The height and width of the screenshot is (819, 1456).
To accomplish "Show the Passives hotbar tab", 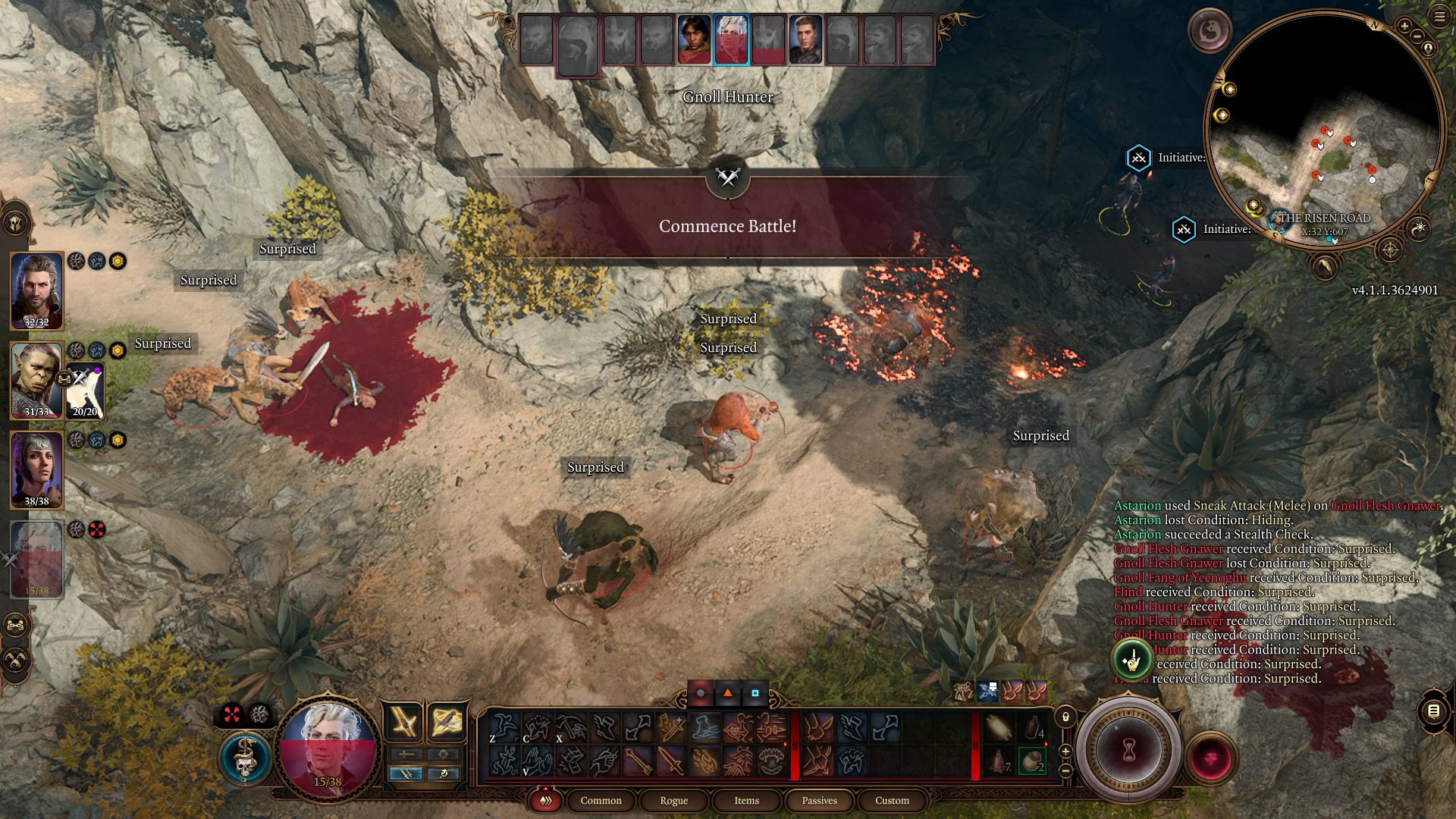I will [819, 801].
